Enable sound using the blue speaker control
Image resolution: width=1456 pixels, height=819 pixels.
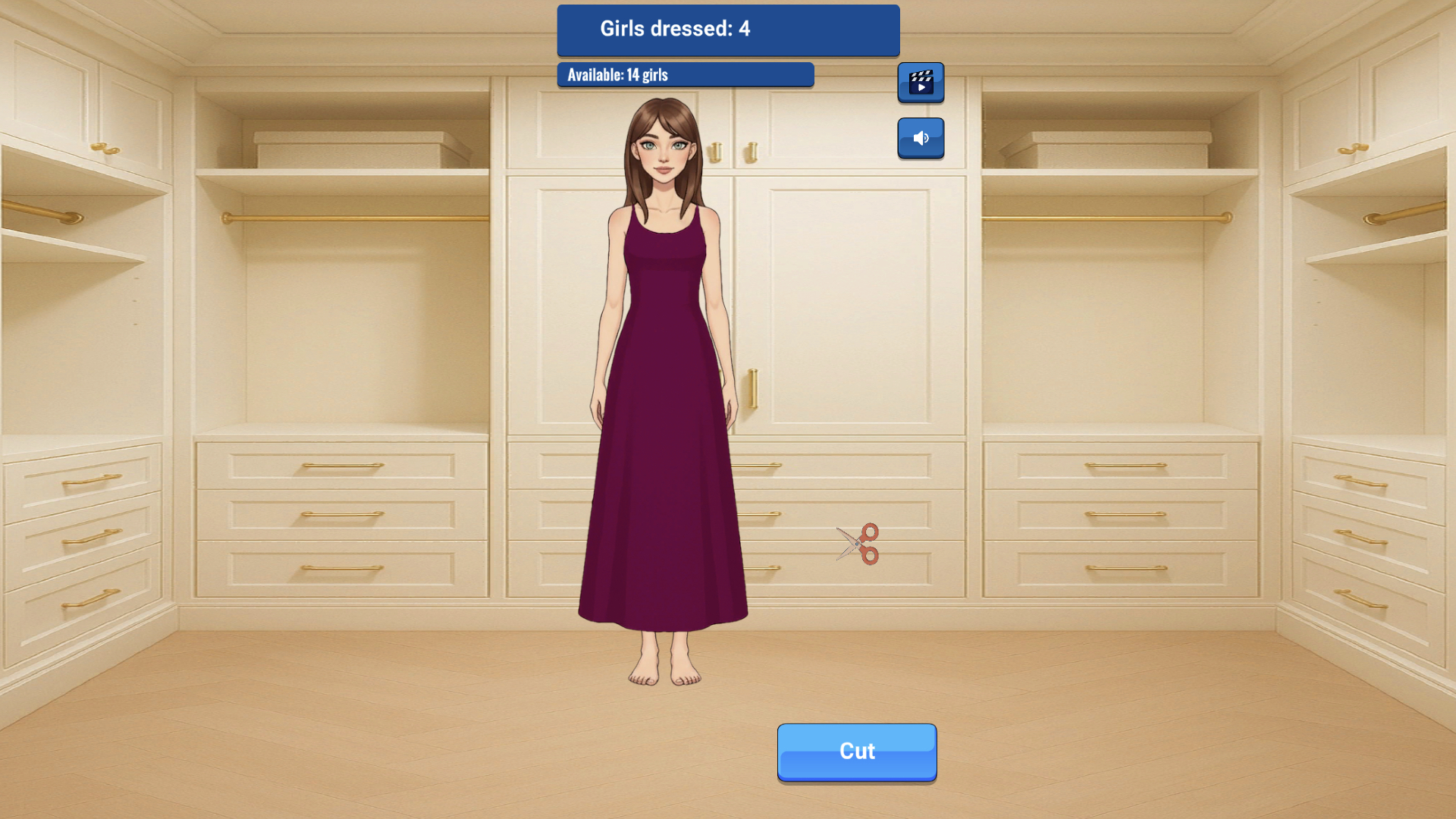[x=921, y=138]
